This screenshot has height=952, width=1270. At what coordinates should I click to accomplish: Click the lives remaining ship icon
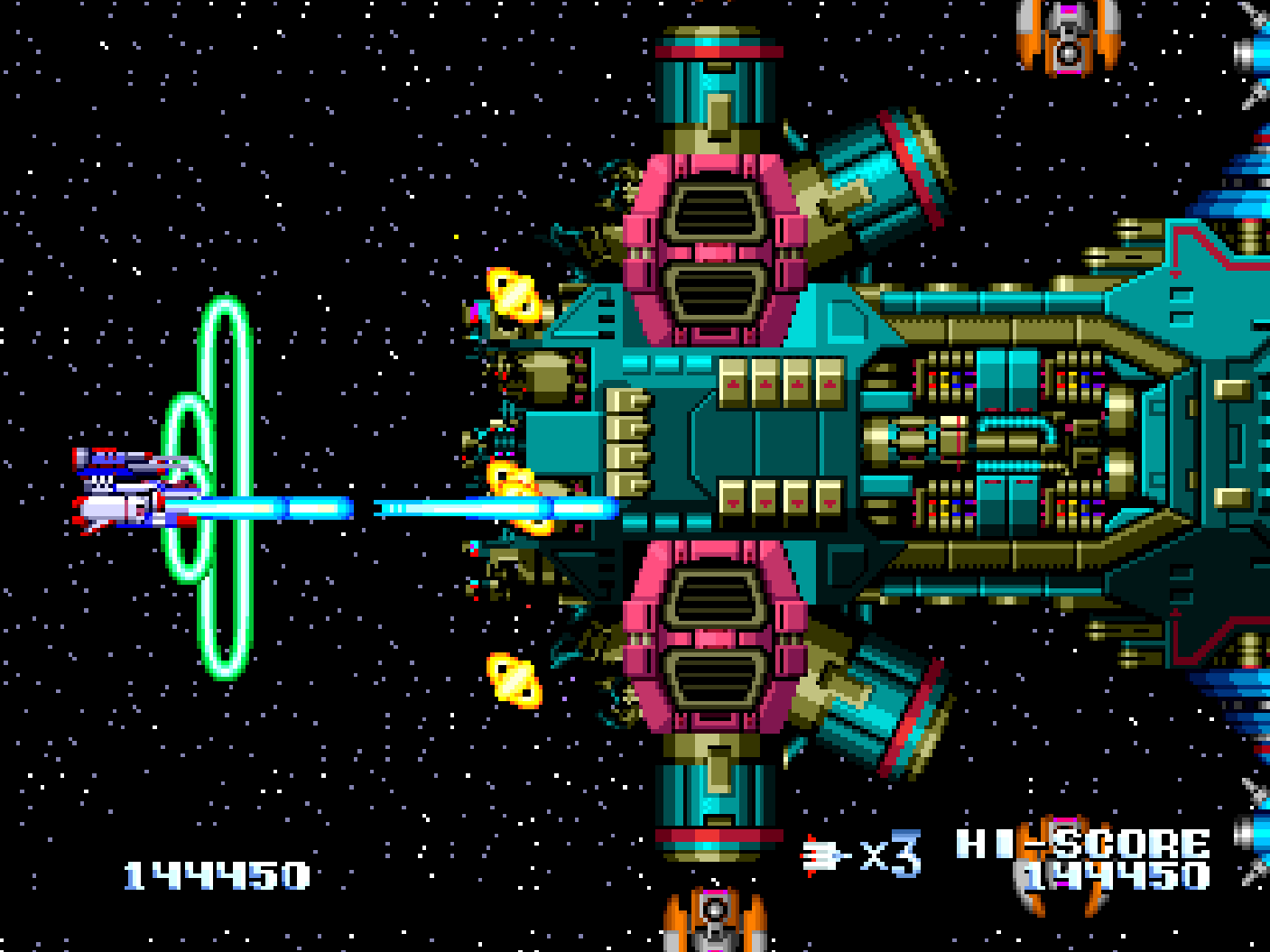coord(823,855)
